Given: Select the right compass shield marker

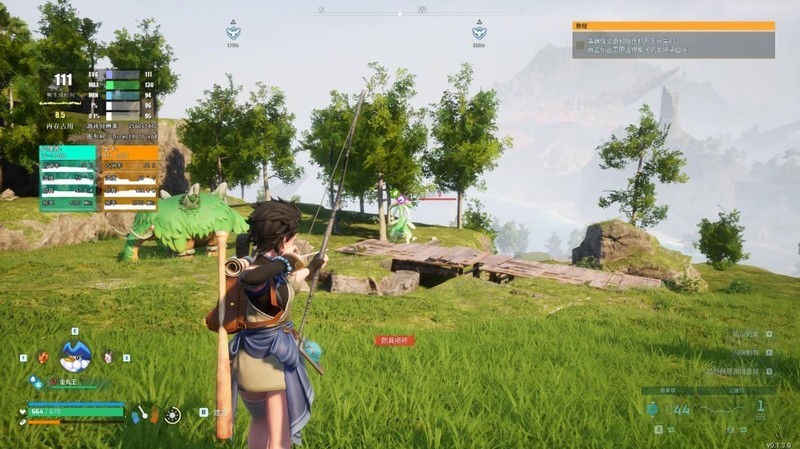Looking at the screenshot, I should (x=479, y=32).
